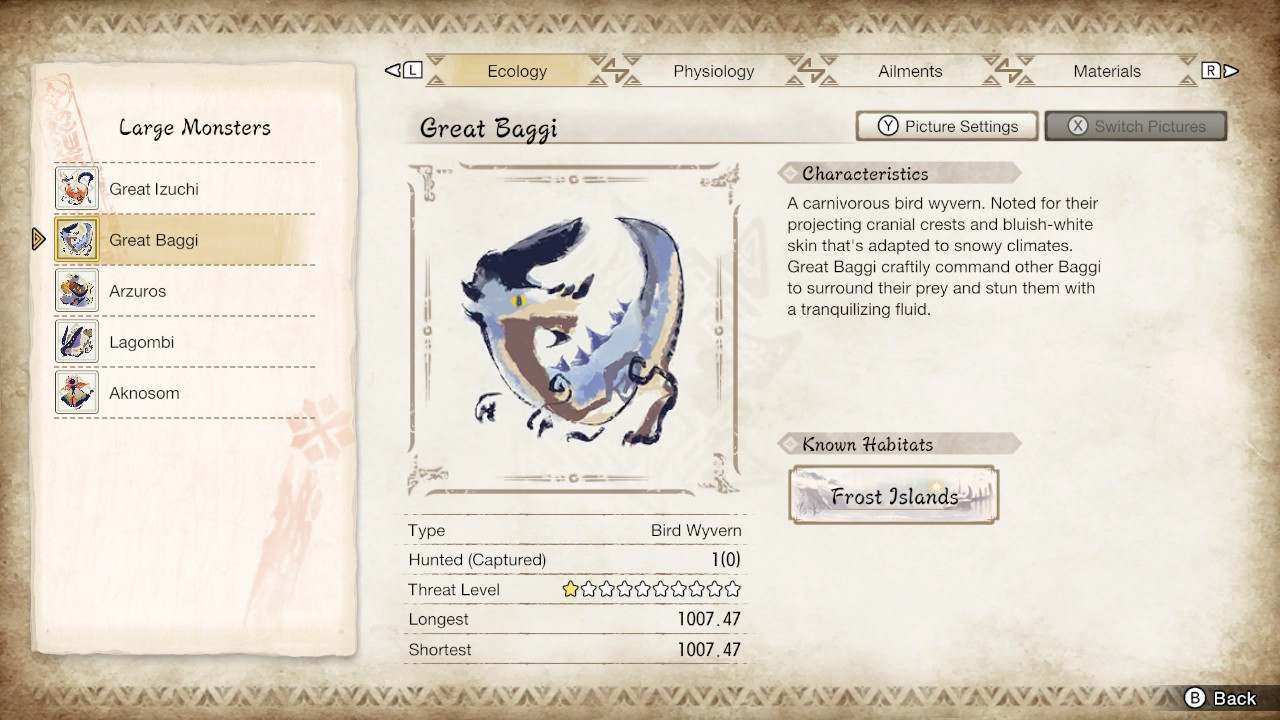The height and width of the screenshot is (720, 1280).
Task: Switch to the Physiology tab
Action: coord(713,71)
